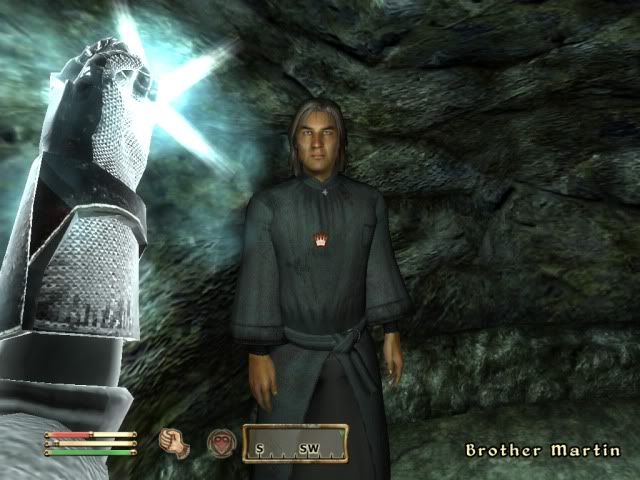Image resolution: width=640 pixels, height=480 pixels.
Task: Click the fist weapon icon
Action: [175, 443]
